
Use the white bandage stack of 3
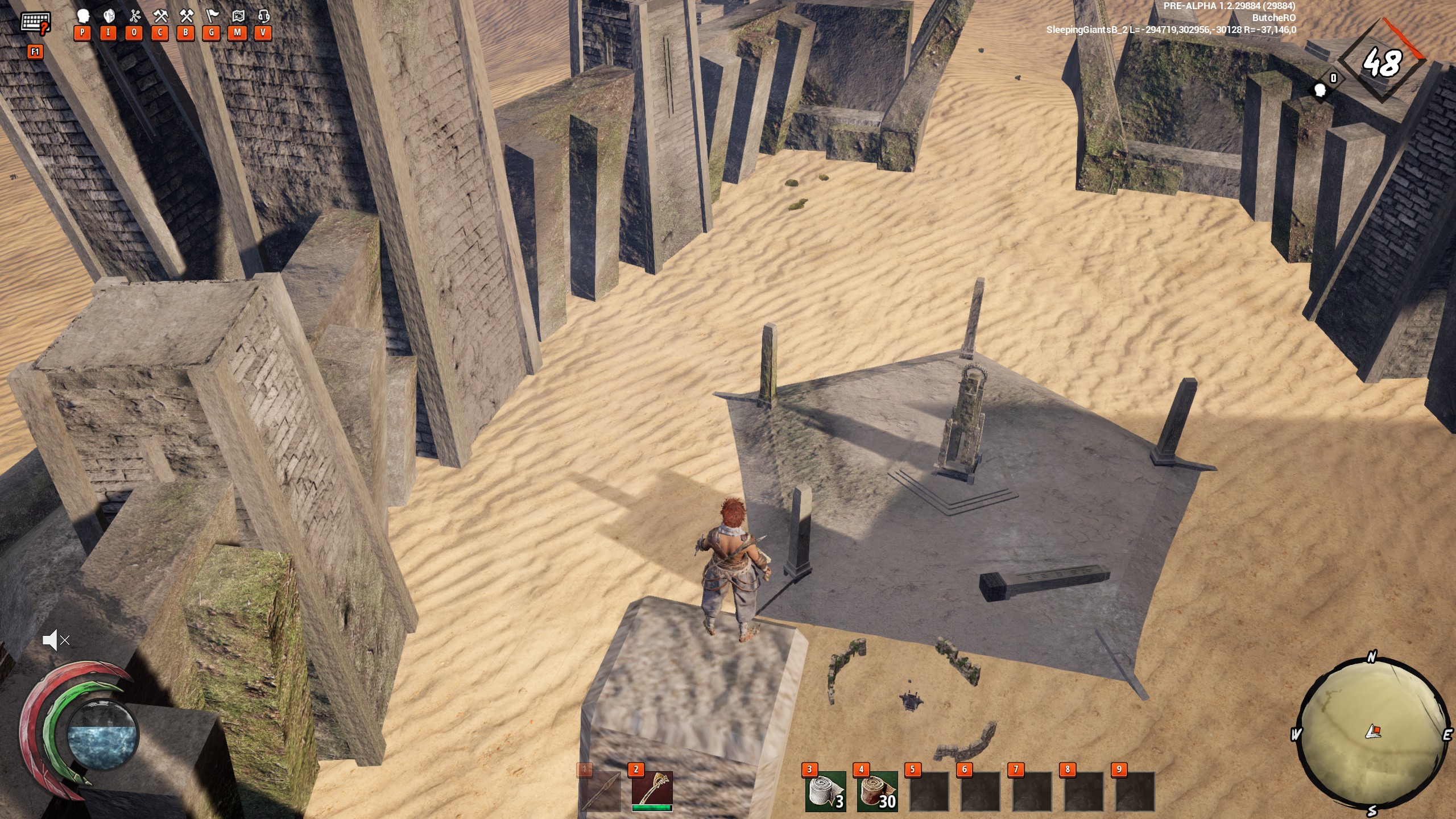coord(825,791)
